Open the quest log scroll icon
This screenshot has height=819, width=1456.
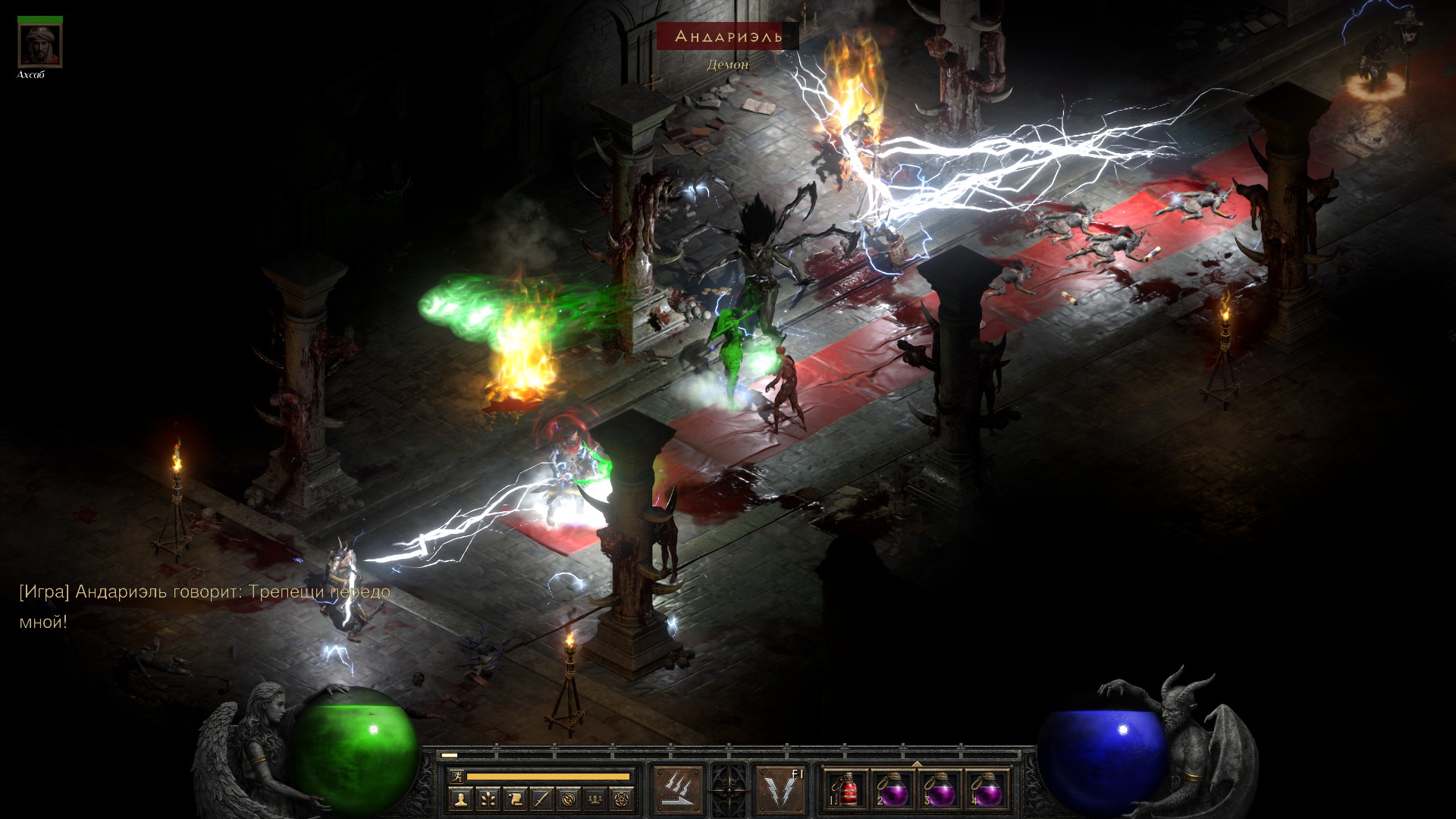515,799
